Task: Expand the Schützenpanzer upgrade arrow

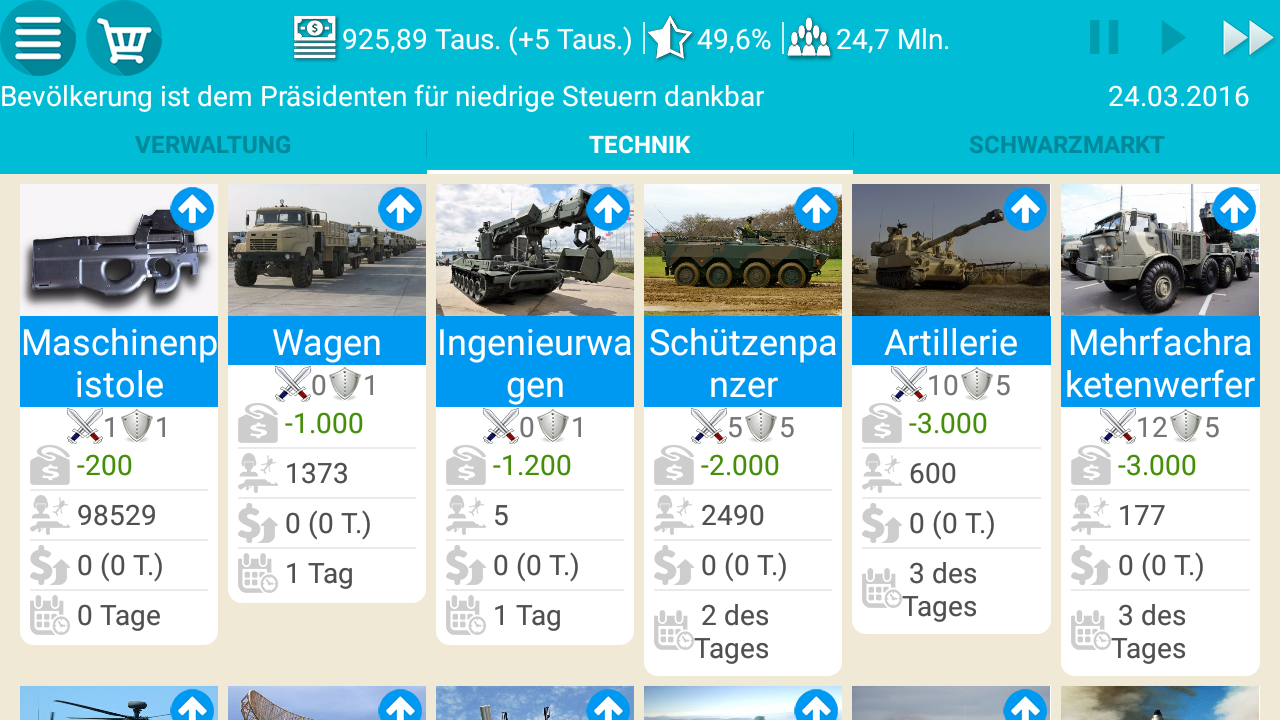Action: tap(817, 209)
